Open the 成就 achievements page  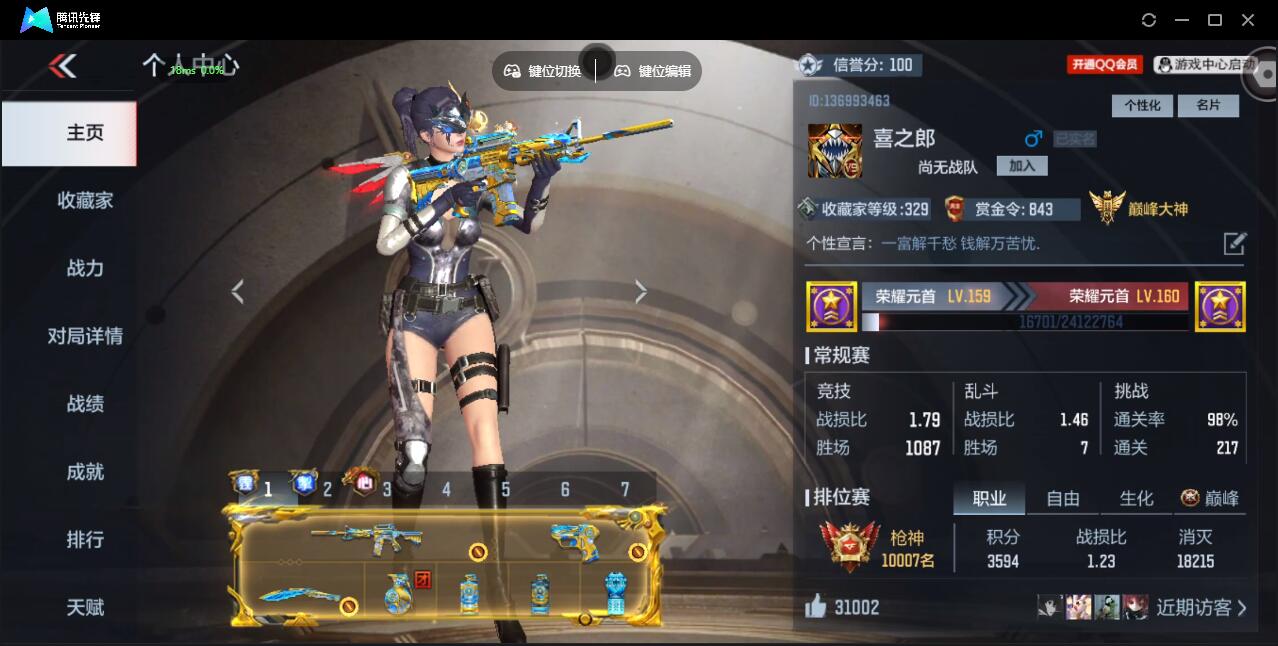click(x=85, y=472)
